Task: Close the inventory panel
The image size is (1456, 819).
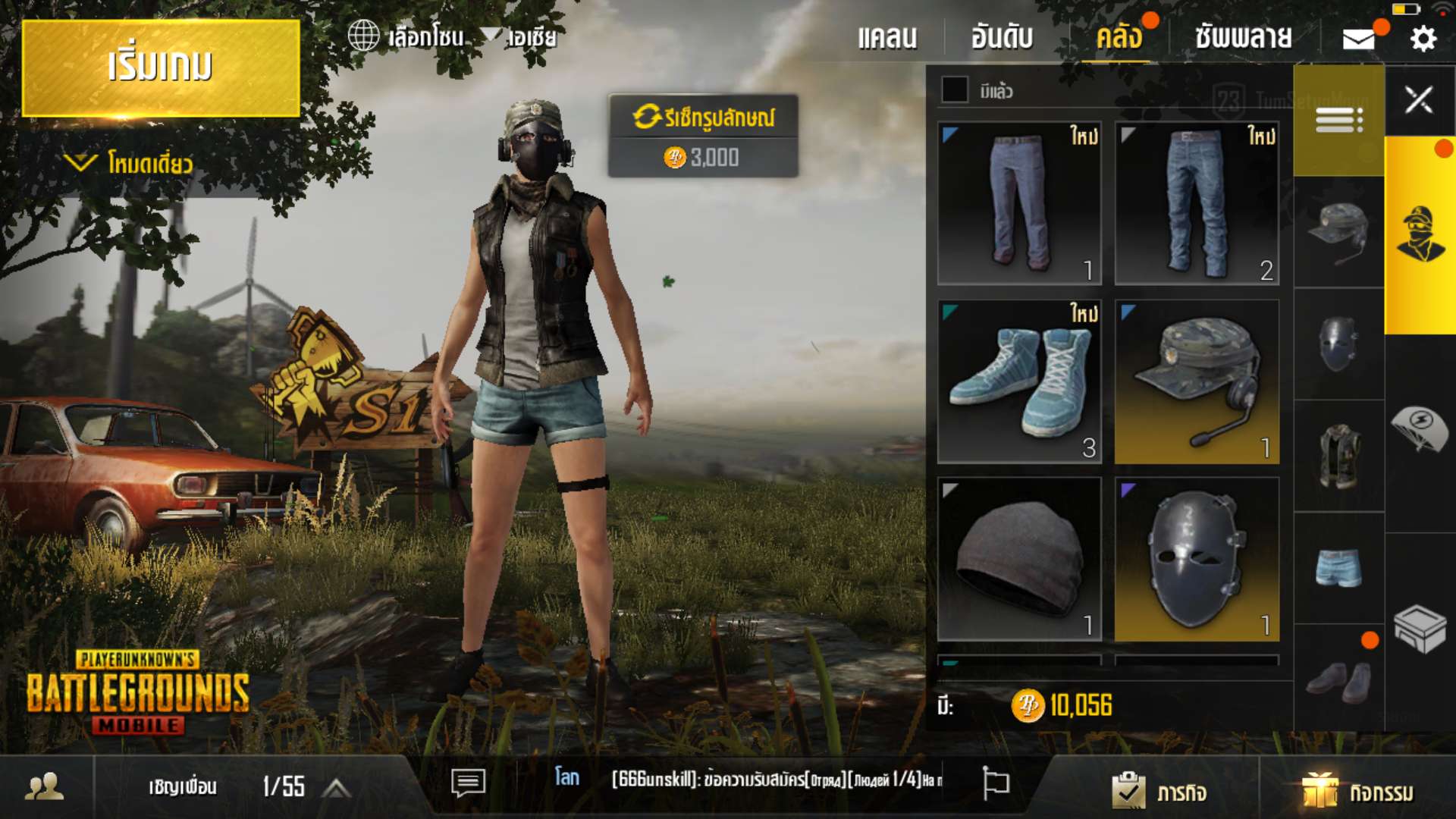Action: point(1419,100)
